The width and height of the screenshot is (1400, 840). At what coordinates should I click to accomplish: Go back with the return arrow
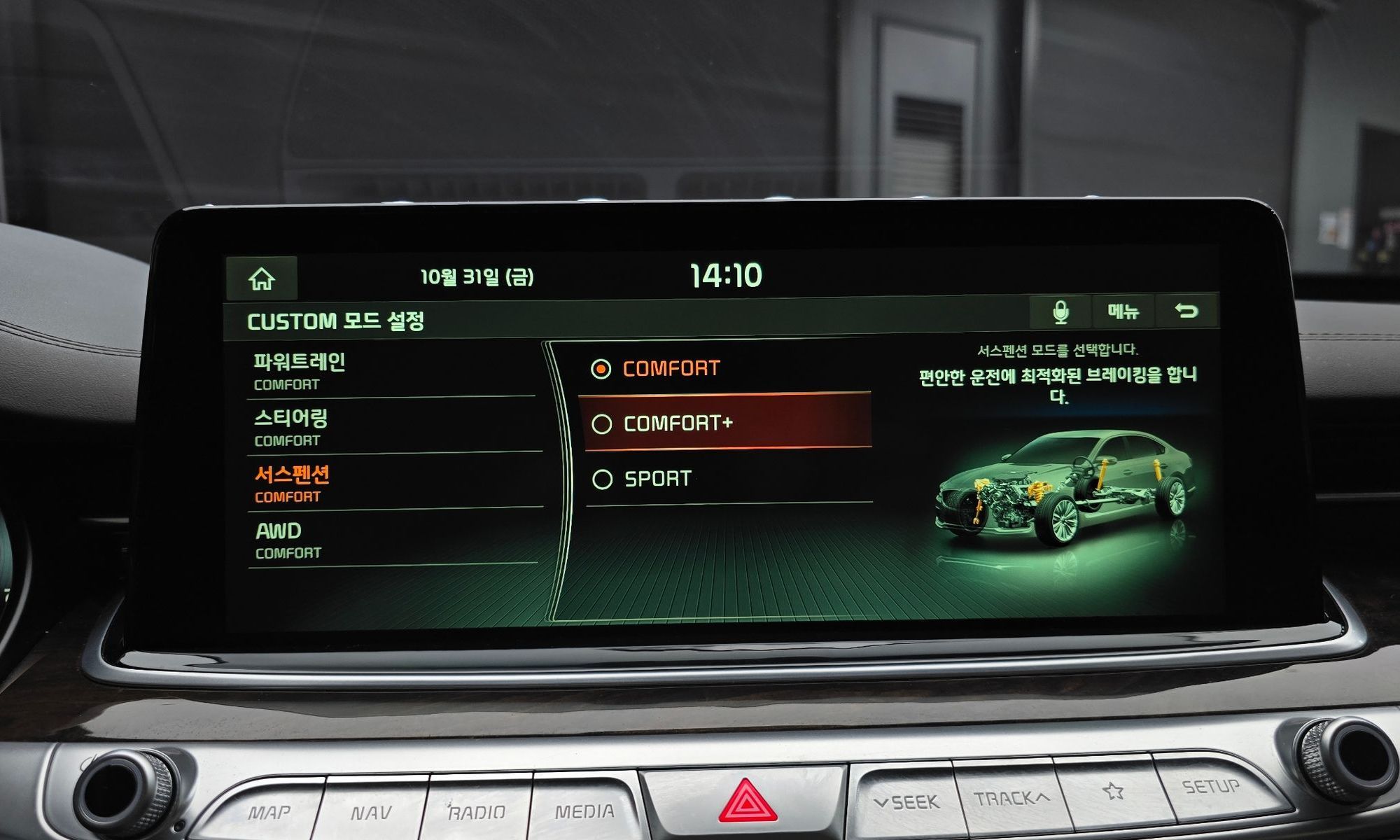pos(1186,311)
